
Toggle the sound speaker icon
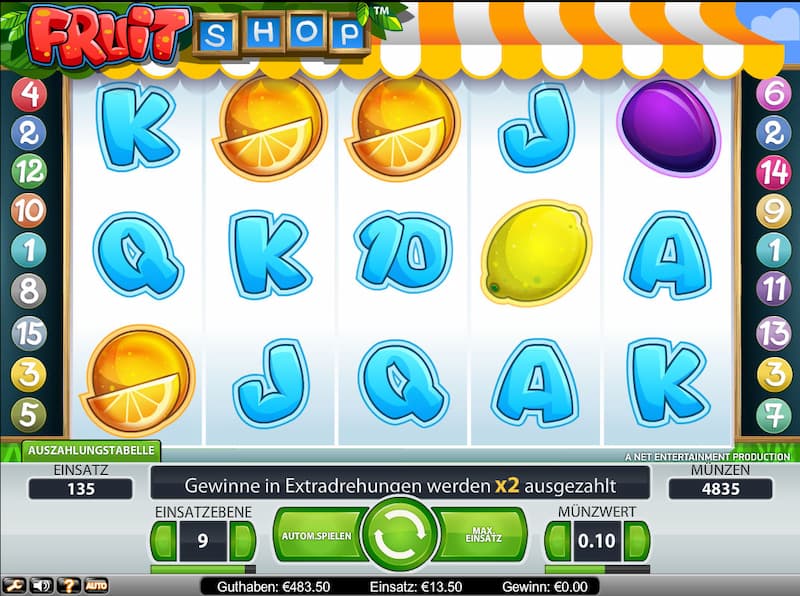[x=41, y=585]
